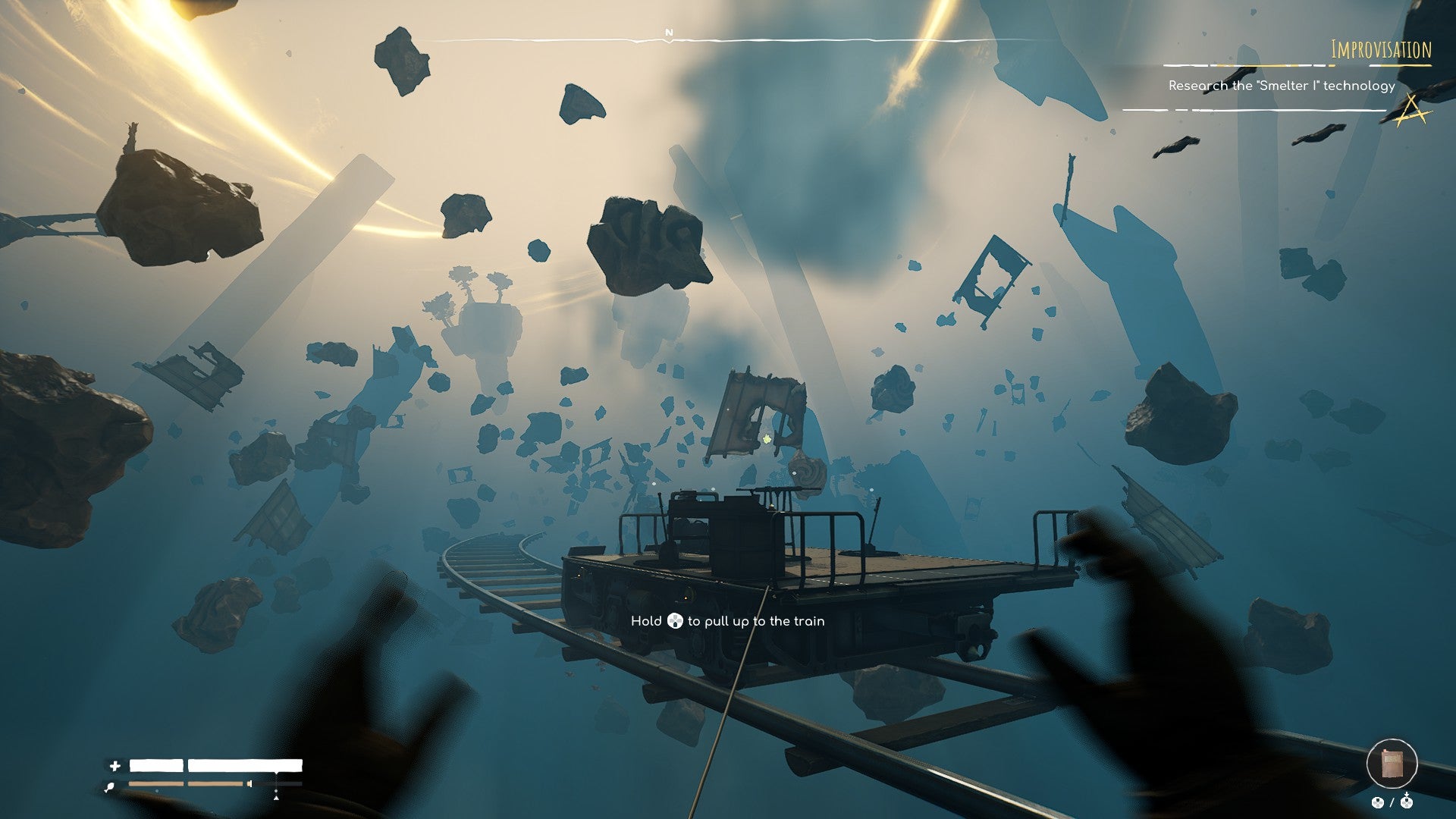
Task: Open the slash divider between controller glyphs
Action: click(x=1392, y=802)
